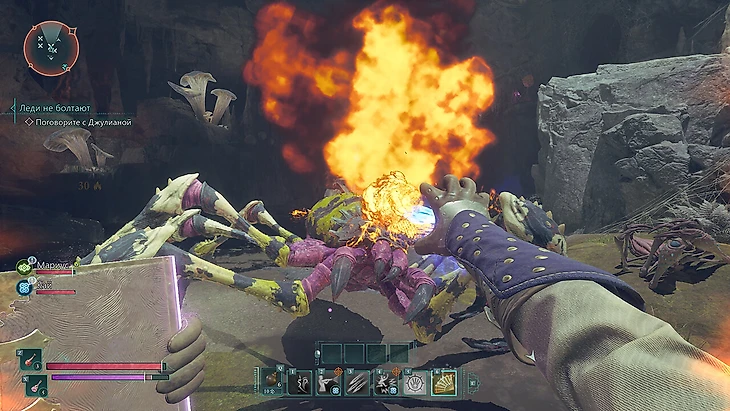Activate the leaping figure ability slot
730x411 pixels.
tap(386, 381)
